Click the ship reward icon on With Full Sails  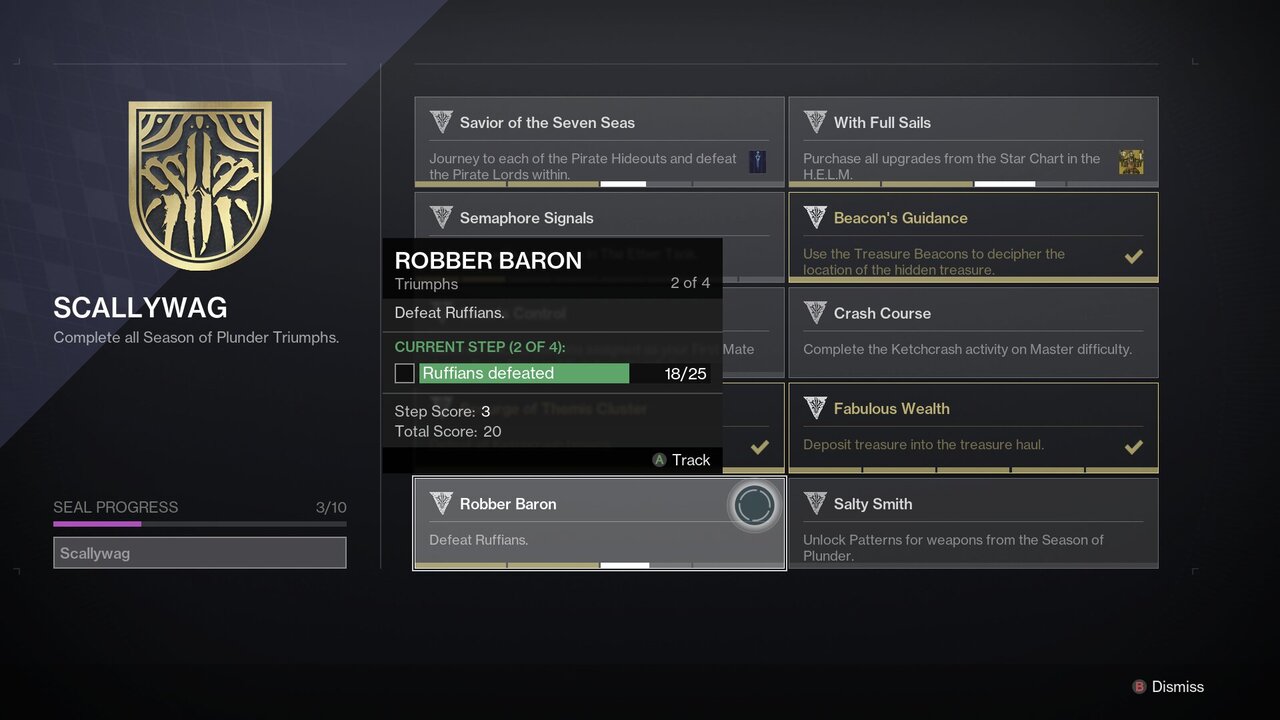(1131, 161)
